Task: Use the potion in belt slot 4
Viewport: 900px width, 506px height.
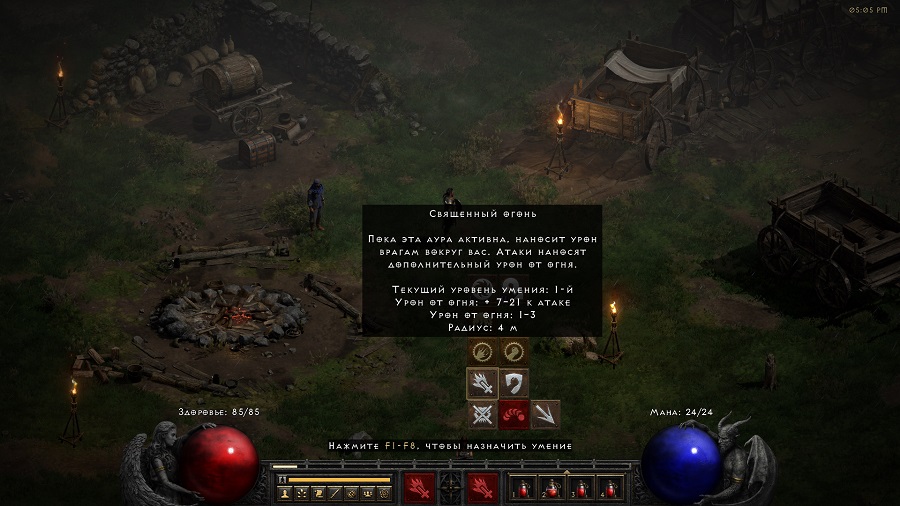Action: click(x=609, y=489)
